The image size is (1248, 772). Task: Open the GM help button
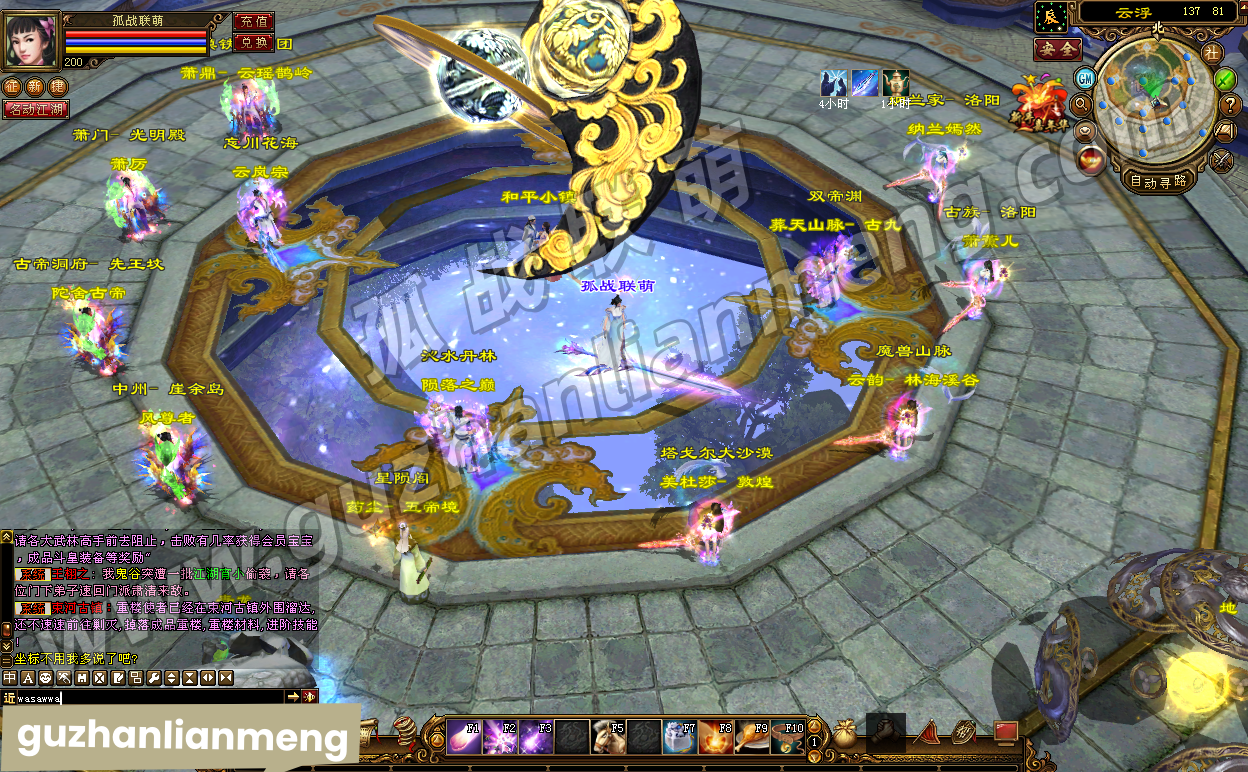click(x=1085, y=77)
